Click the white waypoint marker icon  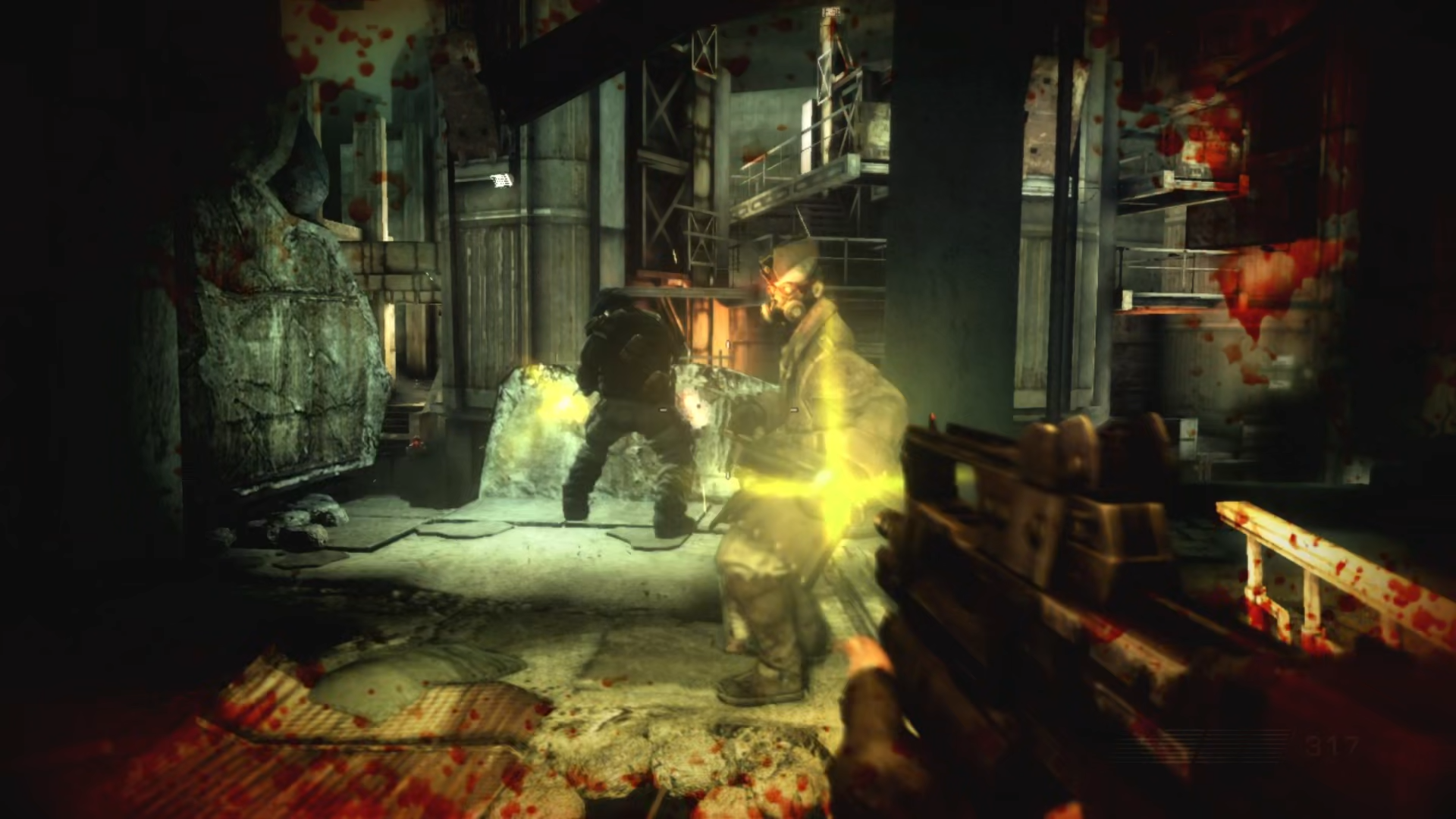[501, 180]
